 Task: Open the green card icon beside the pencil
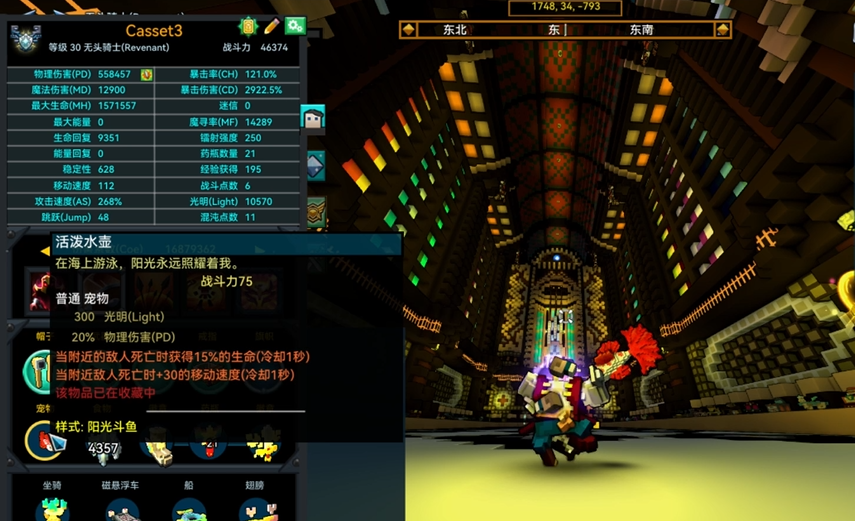pyautogui.click(x=248, y=26)
